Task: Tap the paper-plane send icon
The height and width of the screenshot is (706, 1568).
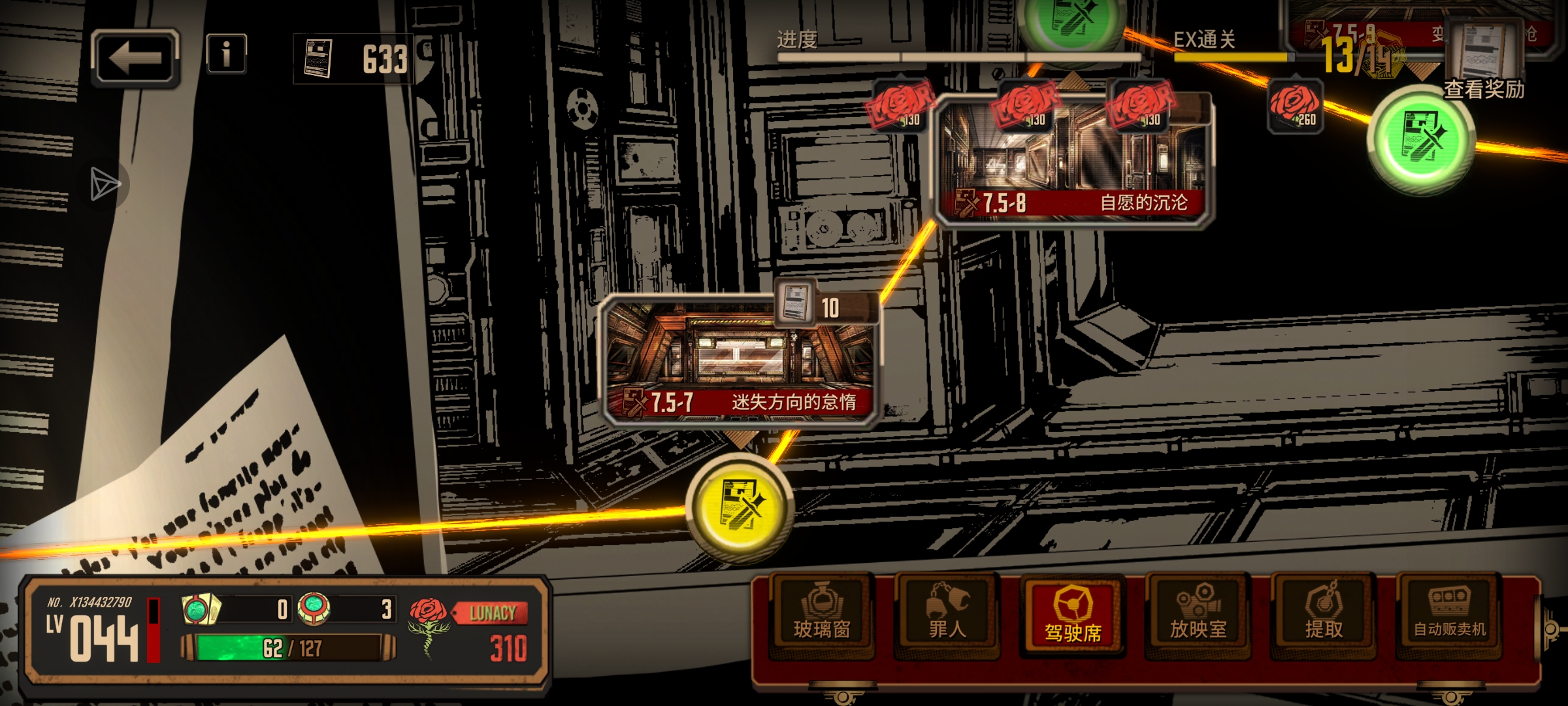Action: click(105, 184)
